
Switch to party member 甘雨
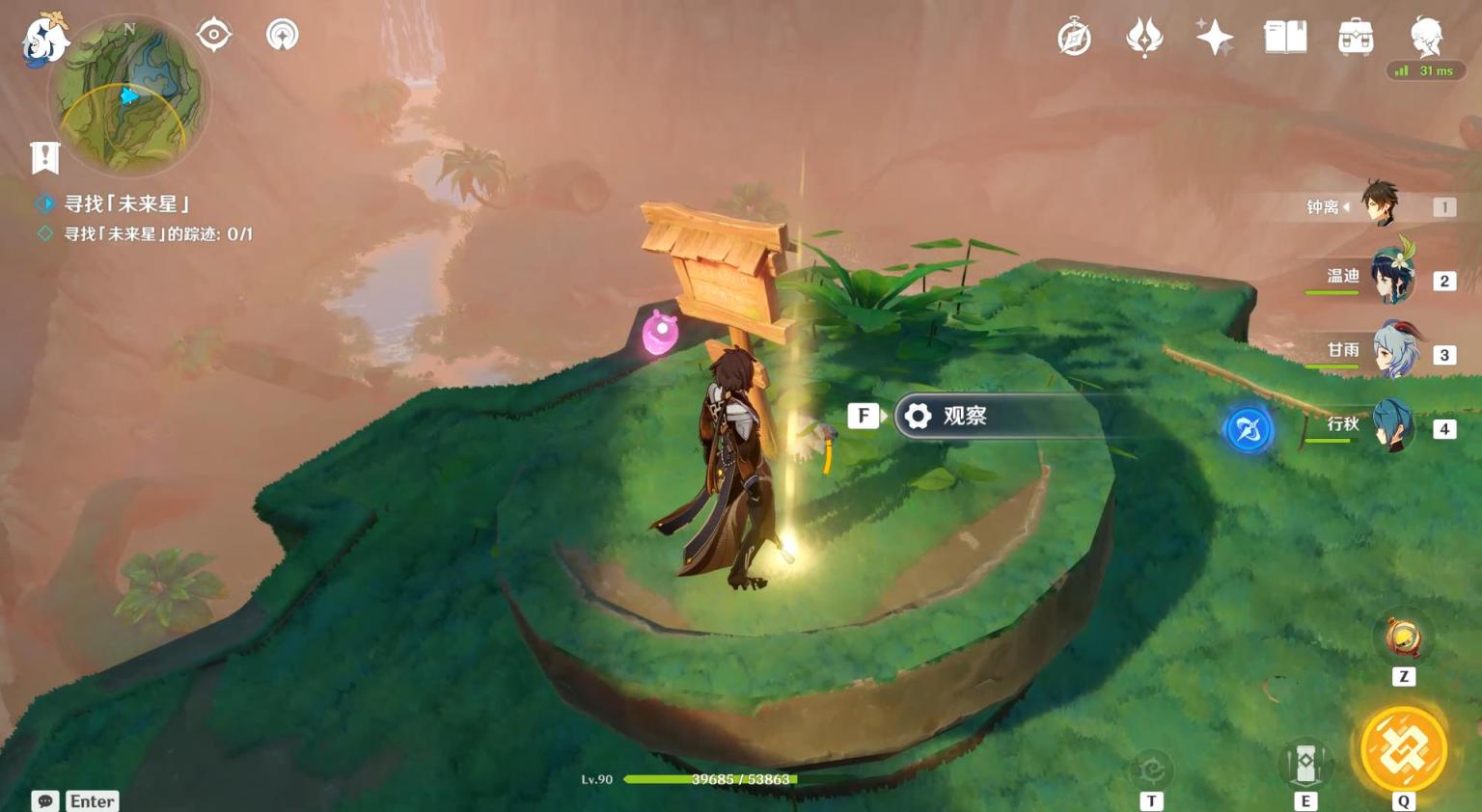1393,352
